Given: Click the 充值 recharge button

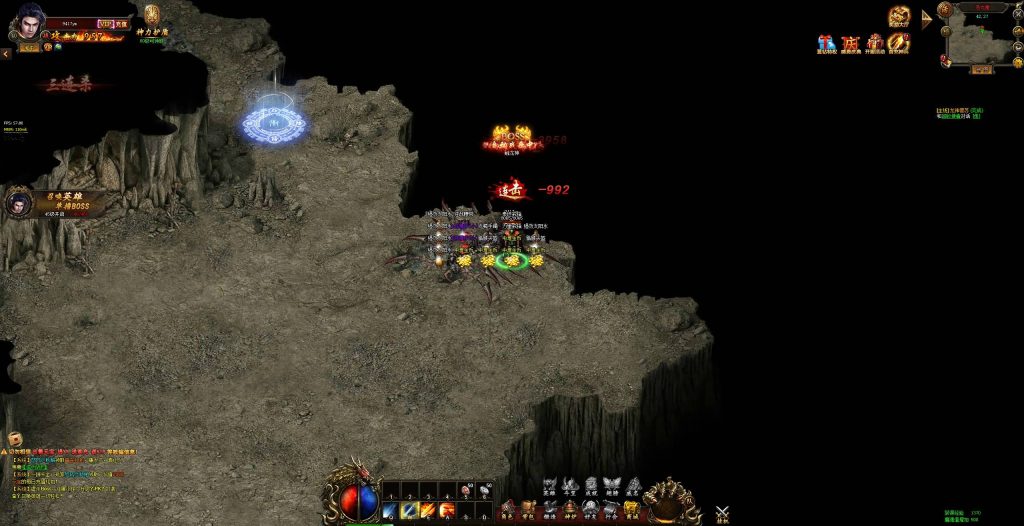Looking at the screenshot, I should 121,23.
